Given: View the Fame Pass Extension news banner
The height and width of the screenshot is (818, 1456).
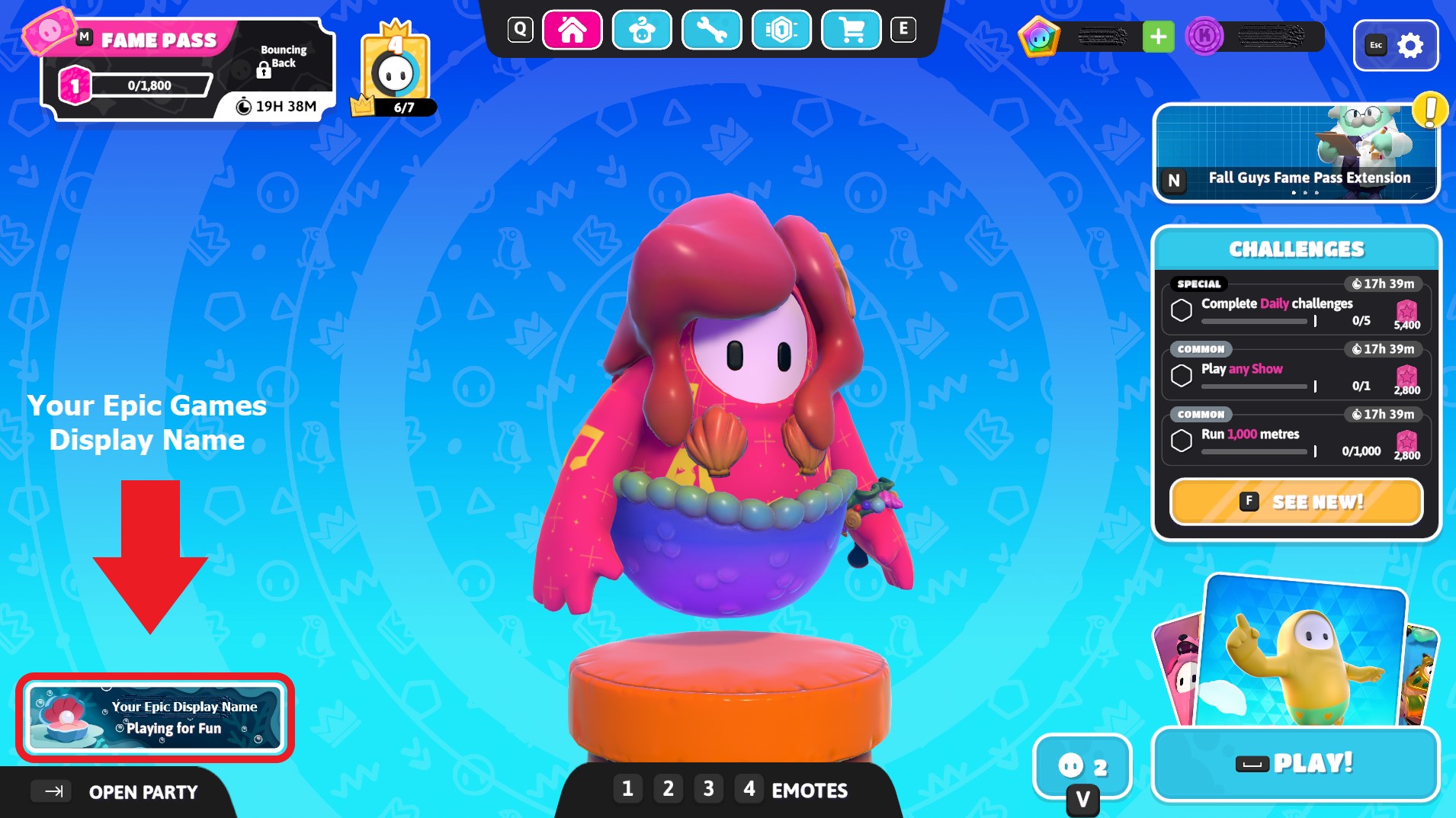Looking at the screenshot, I should coord(1296,152).
